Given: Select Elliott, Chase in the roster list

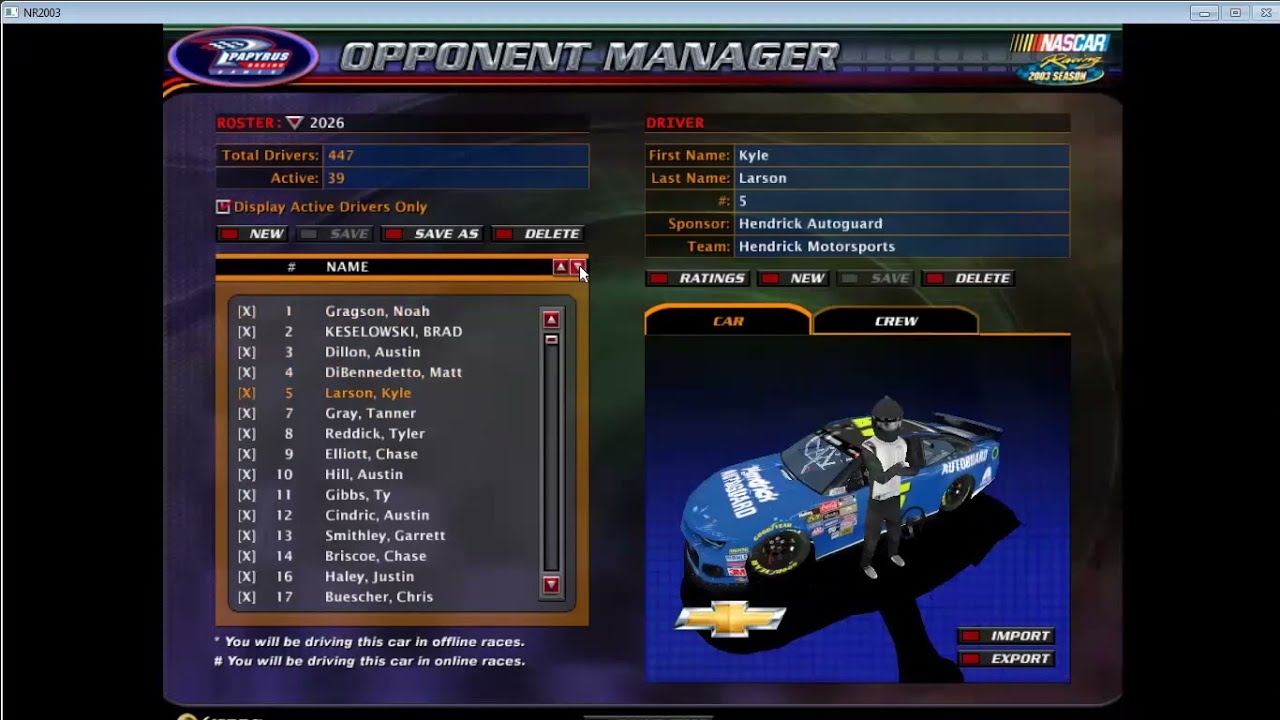Looking at the screenshot, I should pyautogui.click(x=371, y=454).
